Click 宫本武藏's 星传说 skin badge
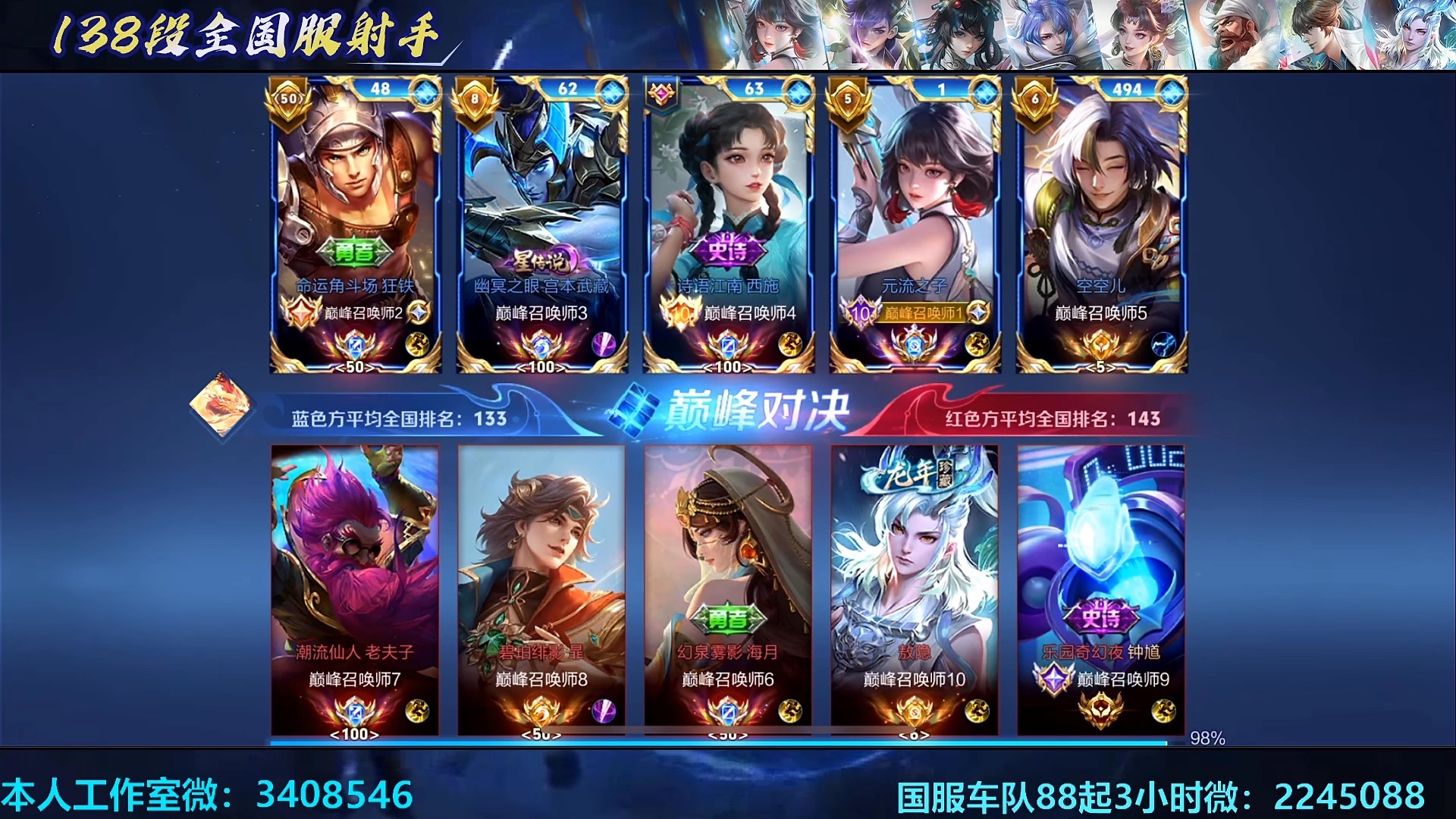This screenshot has width=1456, height=819. click(538, 259)
